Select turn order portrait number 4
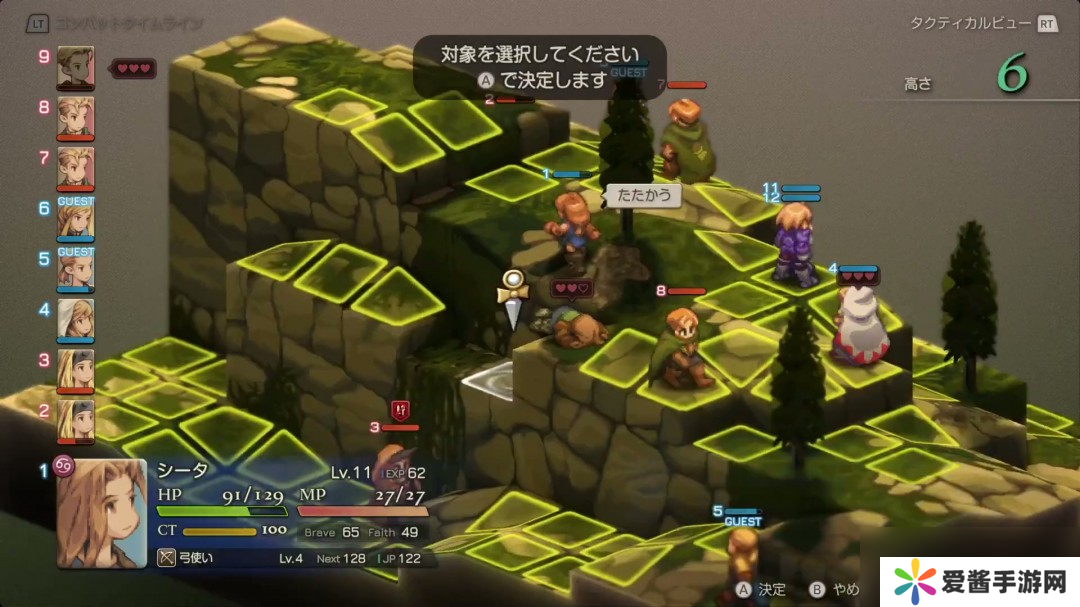 pyautogui.click(x=76, y=321)
